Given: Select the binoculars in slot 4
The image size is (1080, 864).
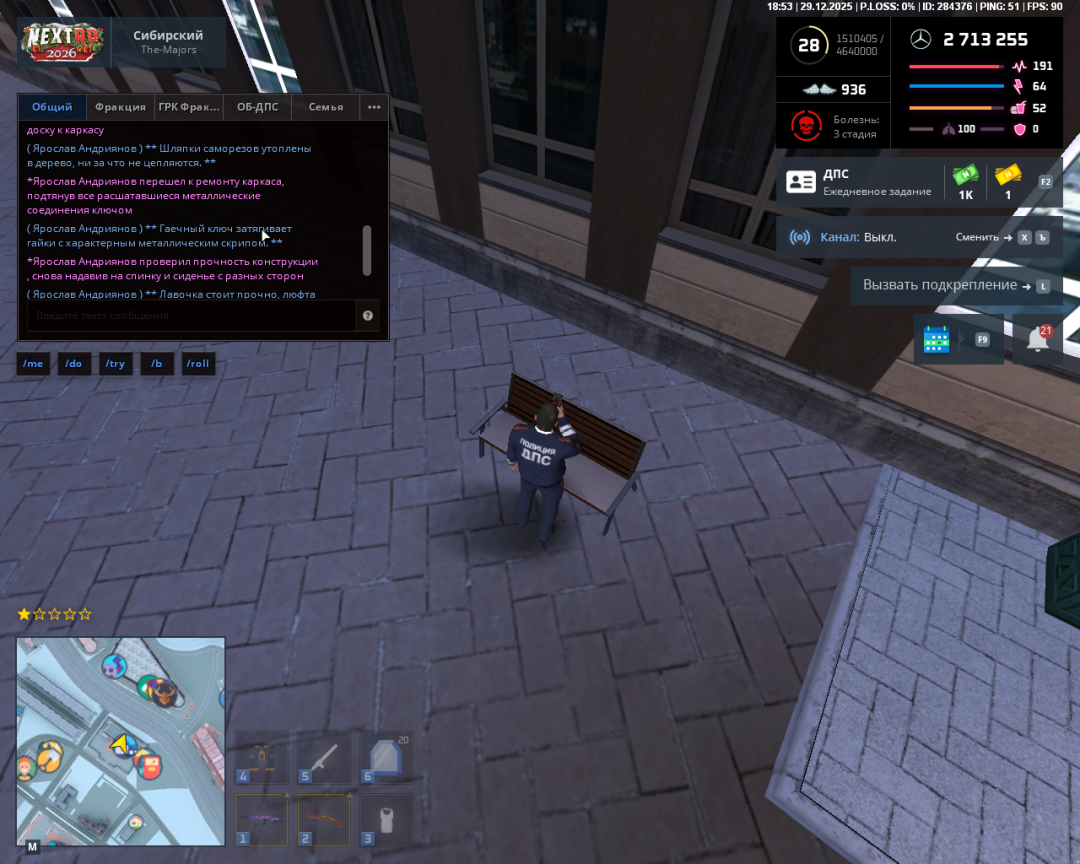Looking at the screenshot, I should click(x=261, y=757).
